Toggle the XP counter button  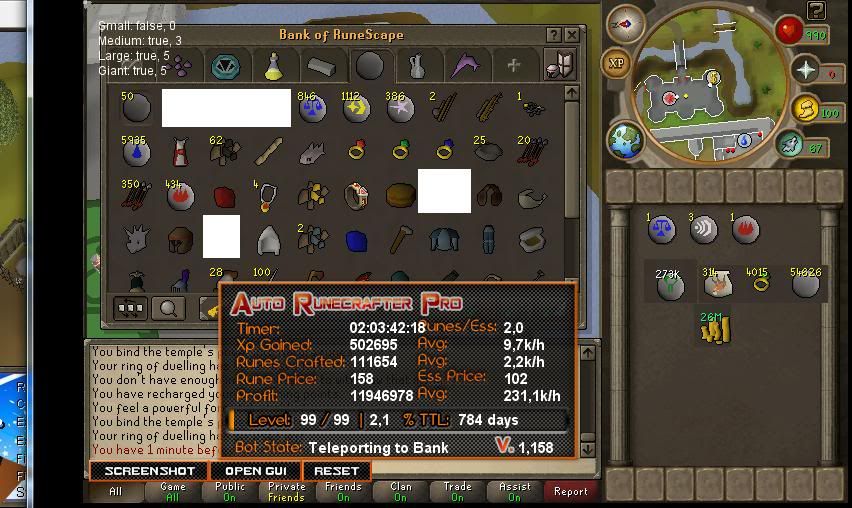pyautogui.click(x=616, y=63)
